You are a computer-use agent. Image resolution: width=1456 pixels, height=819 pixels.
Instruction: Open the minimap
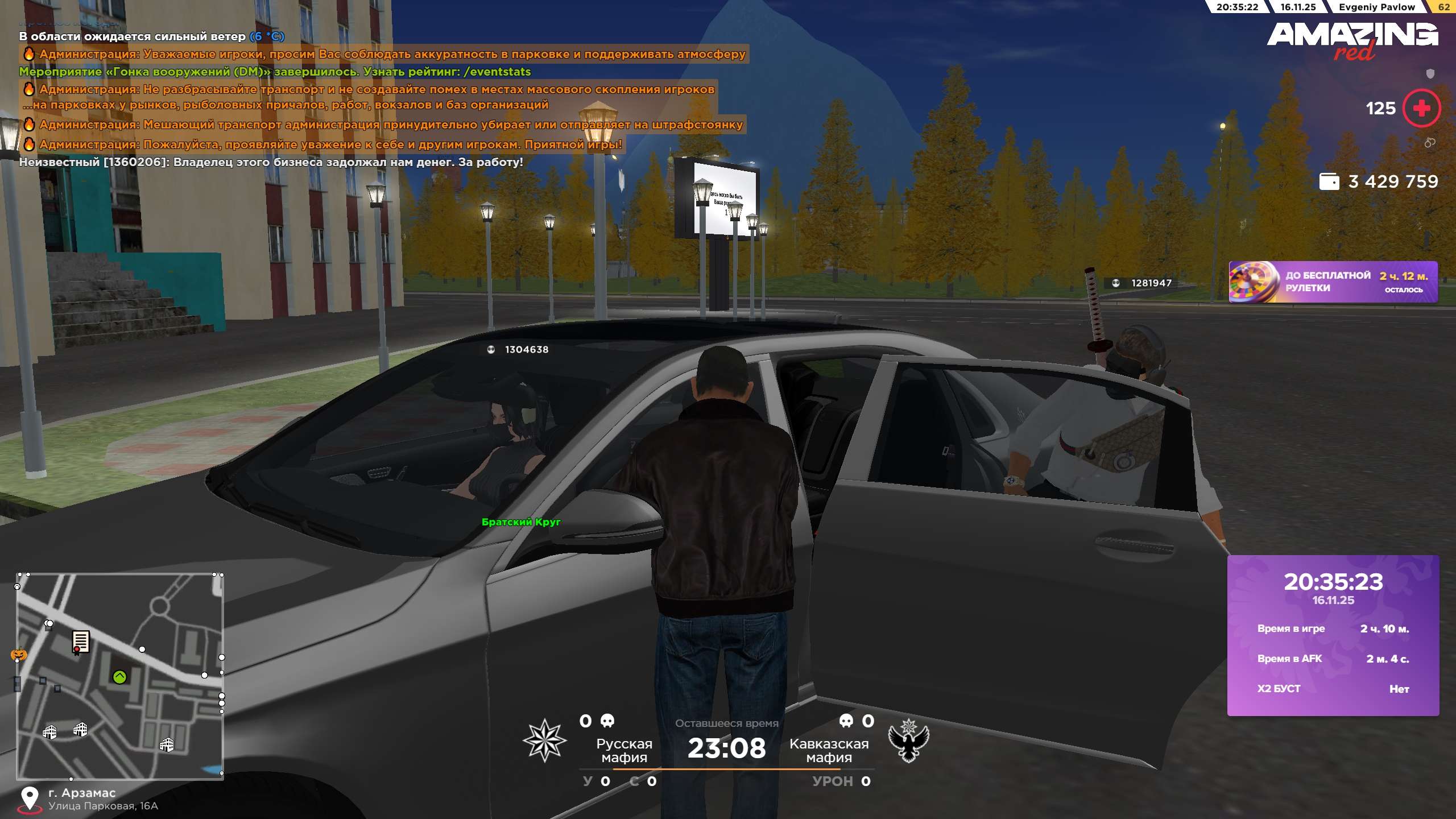tap(119, 676)
